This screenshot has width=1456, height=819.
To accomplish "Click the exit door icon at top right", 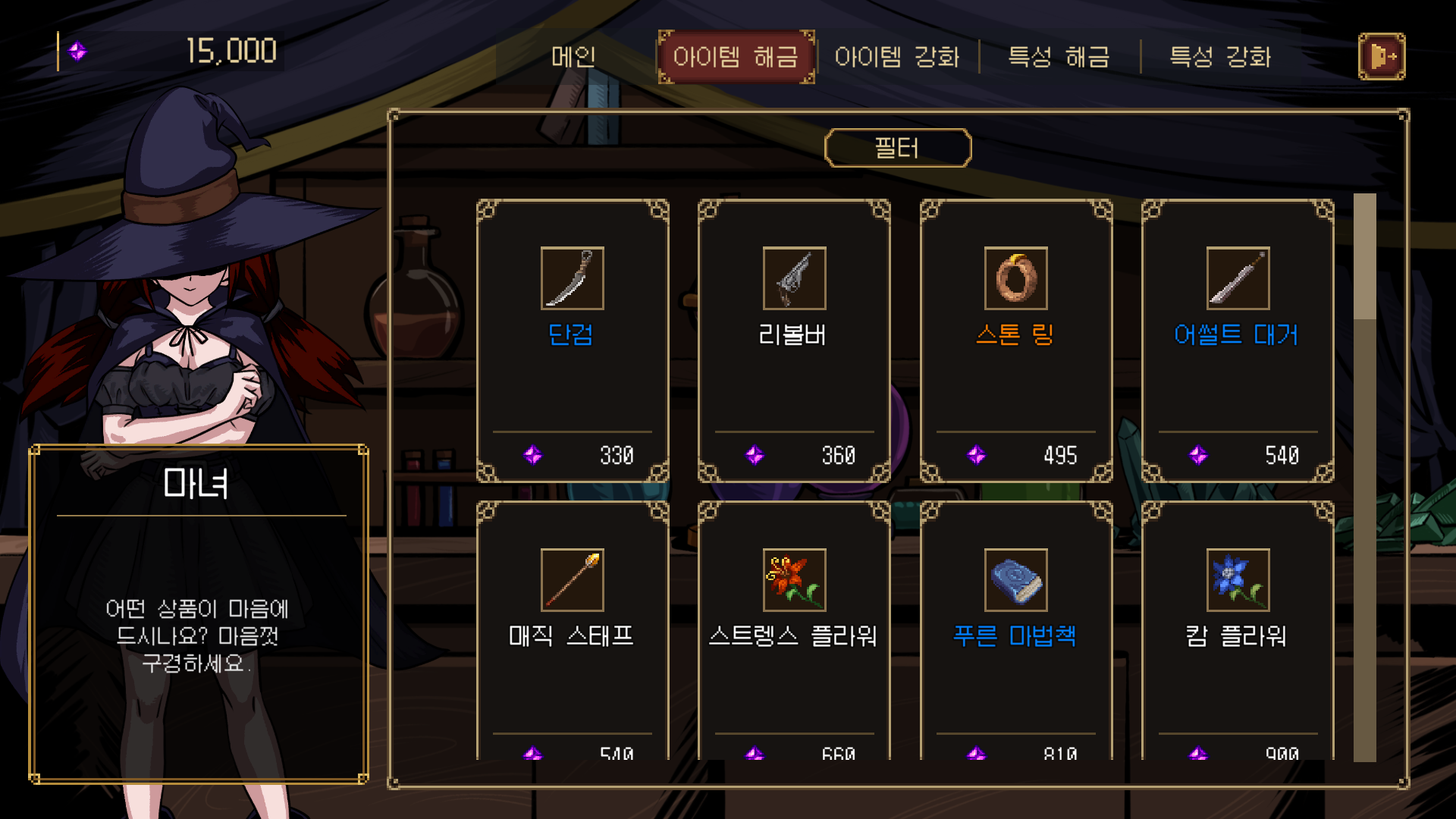I will pyautogui.click(x=1382, y=56).
